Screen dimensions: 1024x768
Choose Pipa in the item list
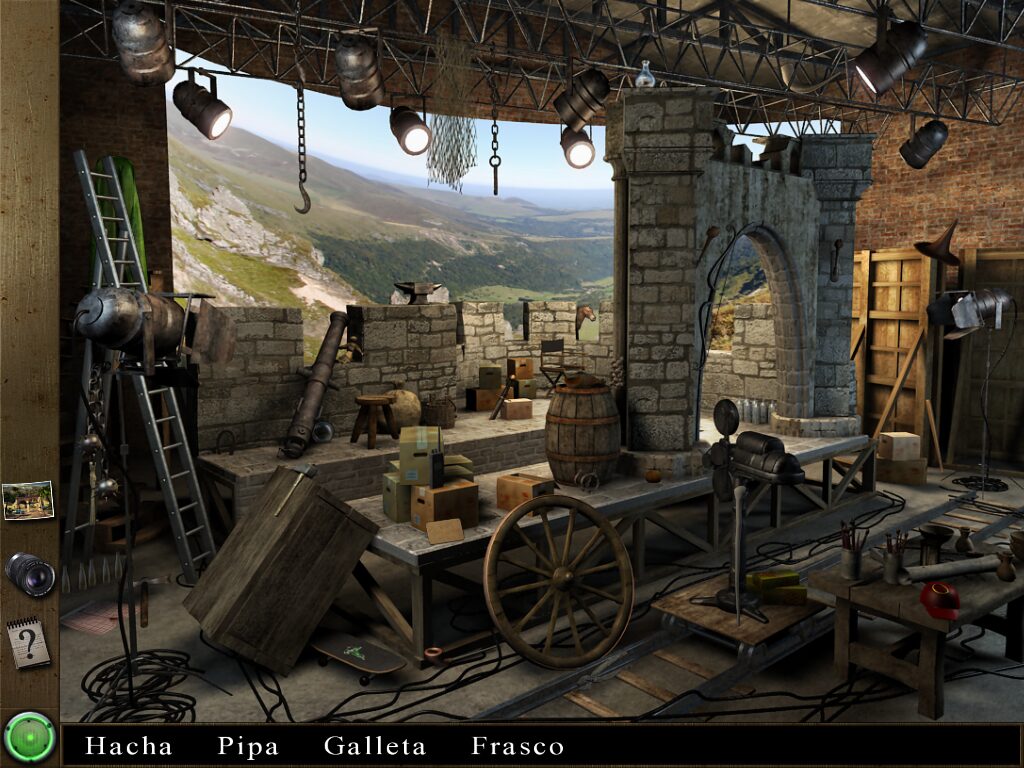coord(248,746)
